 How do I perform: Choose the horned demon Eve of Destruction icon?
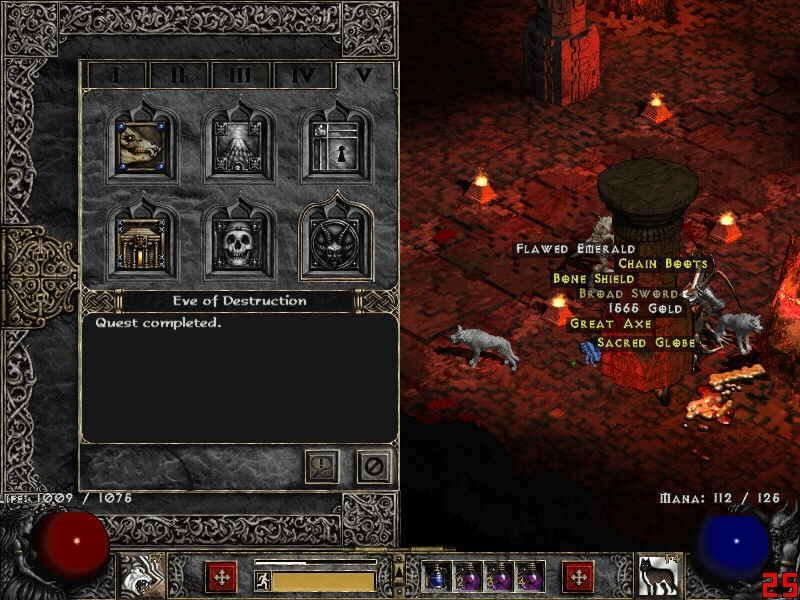(x=336, y=243)
